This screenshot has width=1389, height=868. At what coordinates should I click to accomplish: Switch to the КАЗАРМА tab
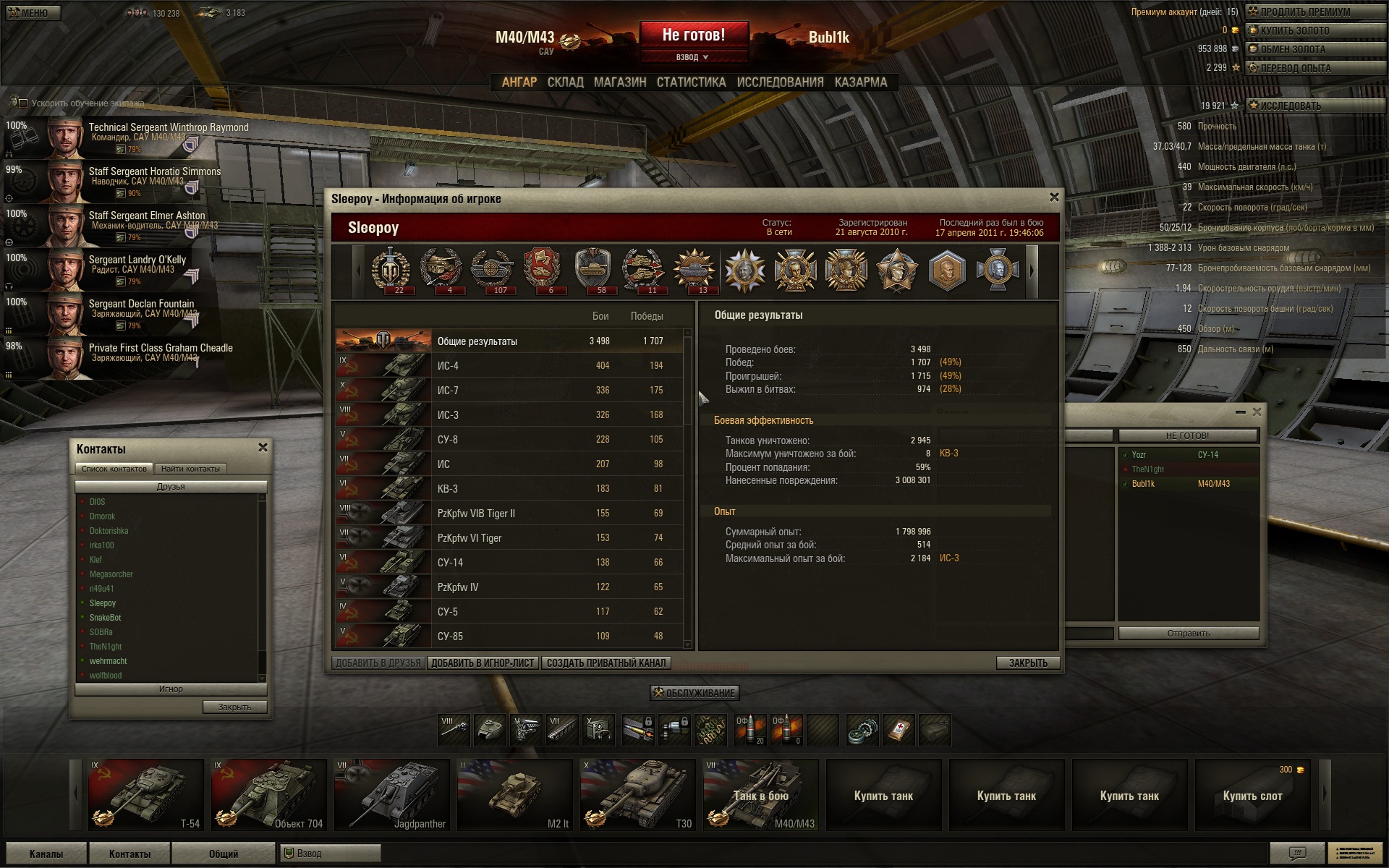(x=860, y=82)
